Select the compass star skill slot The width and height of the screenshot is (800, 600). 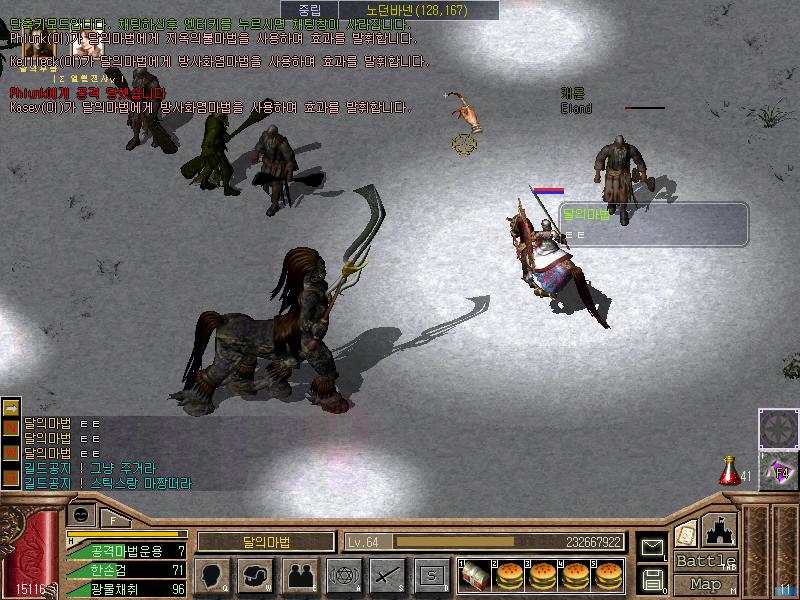click(777, 428)
